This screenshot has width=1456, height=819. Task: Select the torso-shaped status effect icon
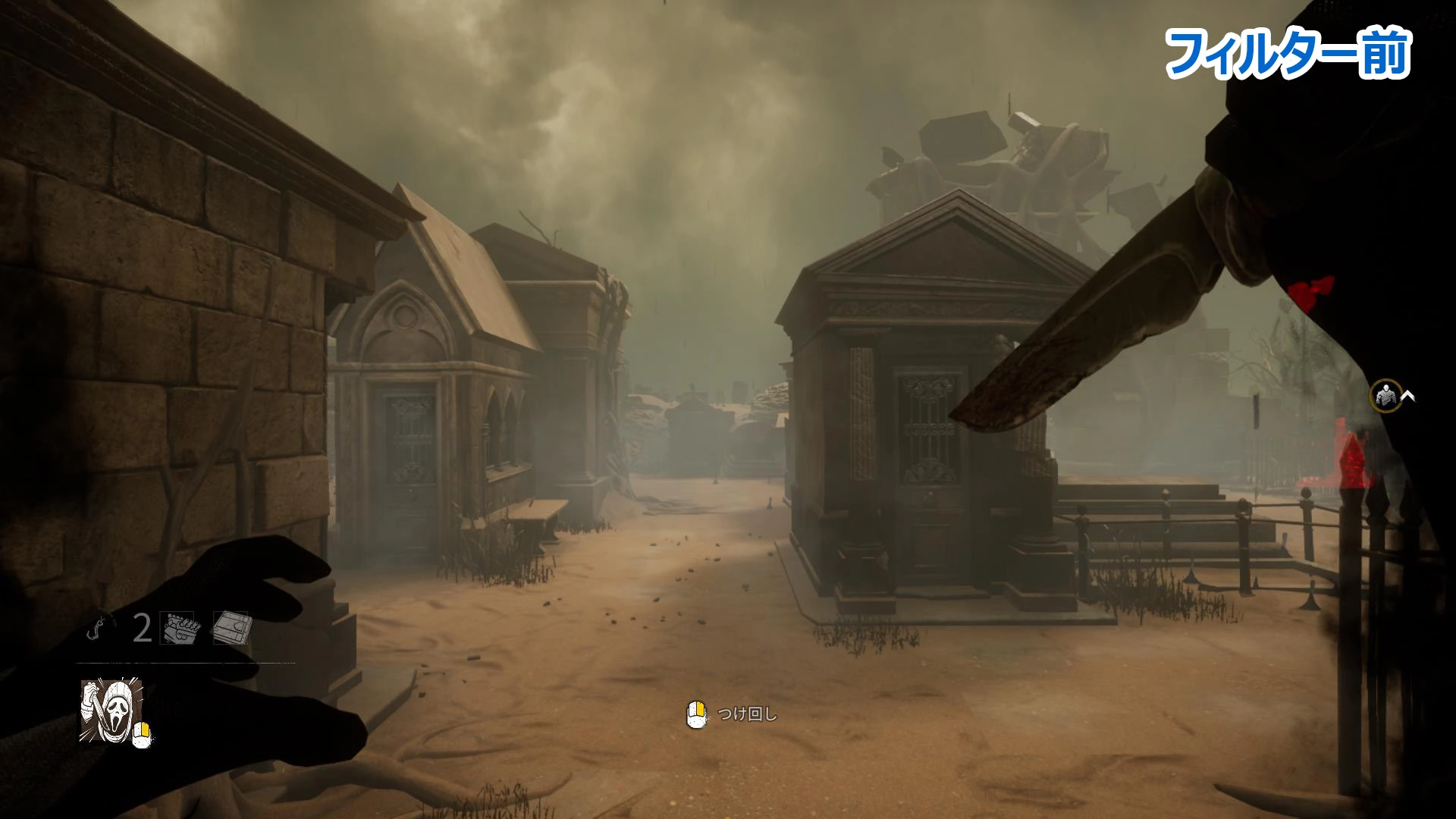(1386, 396)
